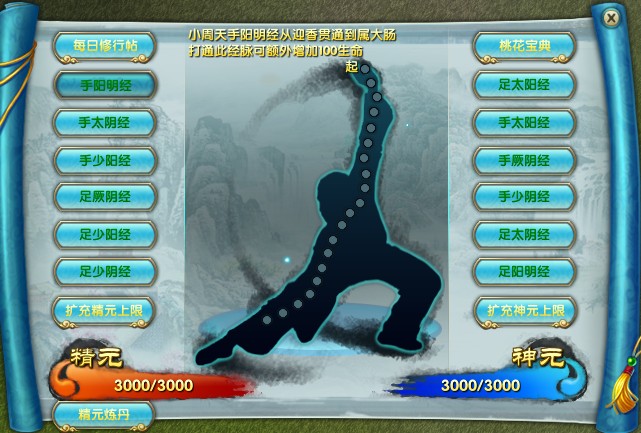Select the 足阳明经 meridian
The height and width of the screenshot is (433, 641).
[x=524, y=271]
